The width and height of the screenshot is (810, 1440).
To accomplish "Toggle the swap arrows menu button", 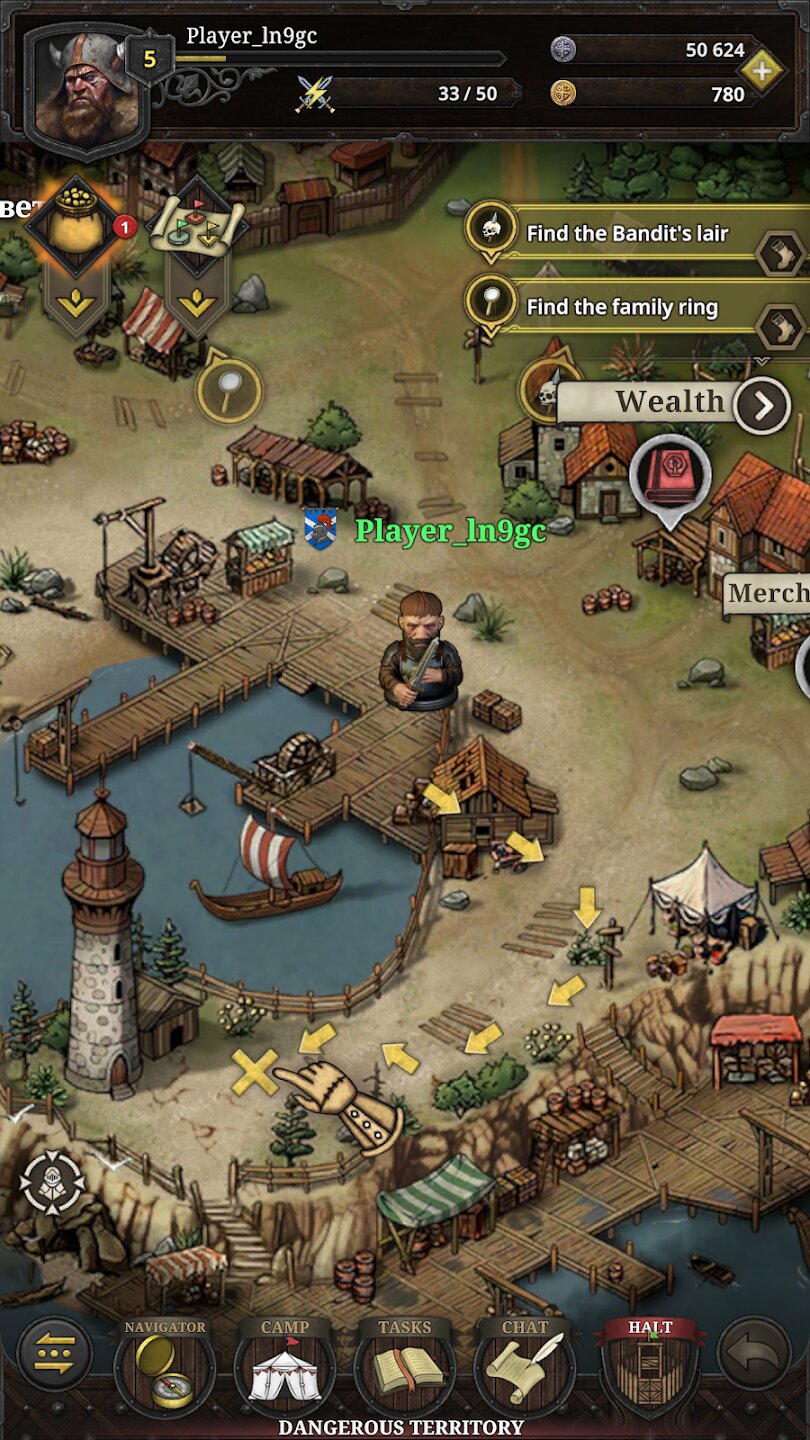I will [55, 1355].
